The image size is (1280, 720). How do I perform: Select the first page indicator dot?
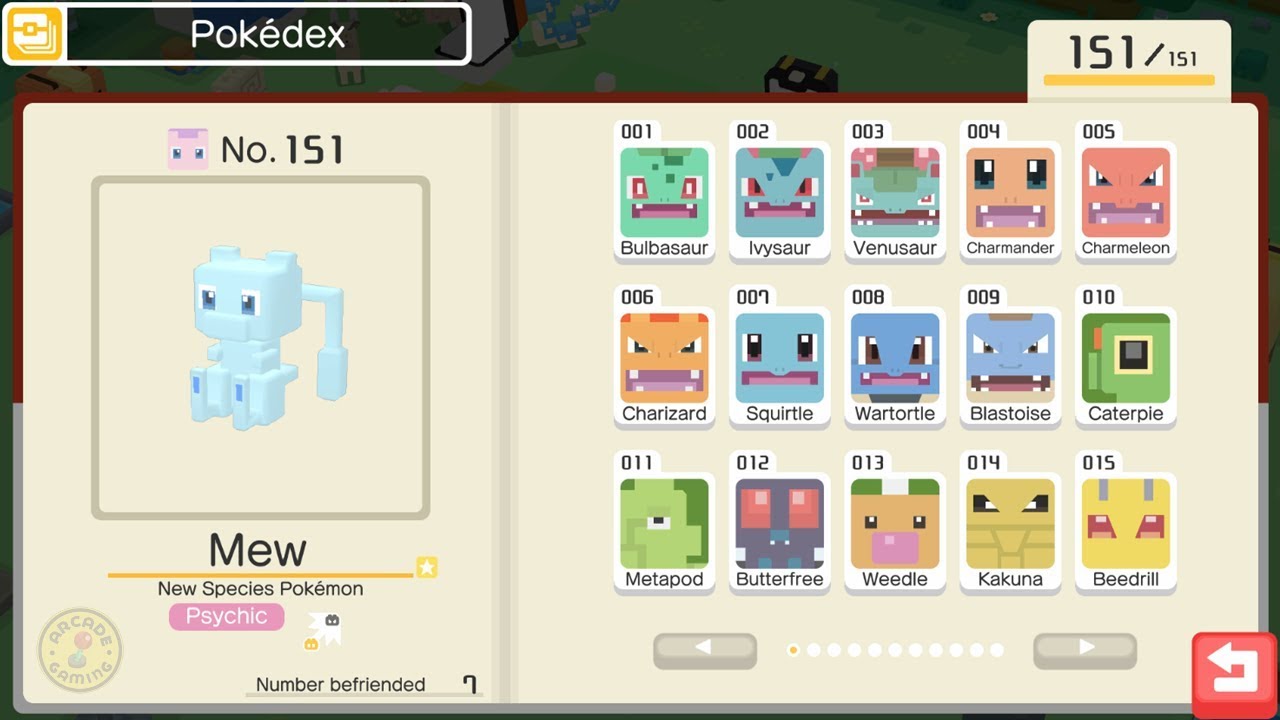coord(793,650)
